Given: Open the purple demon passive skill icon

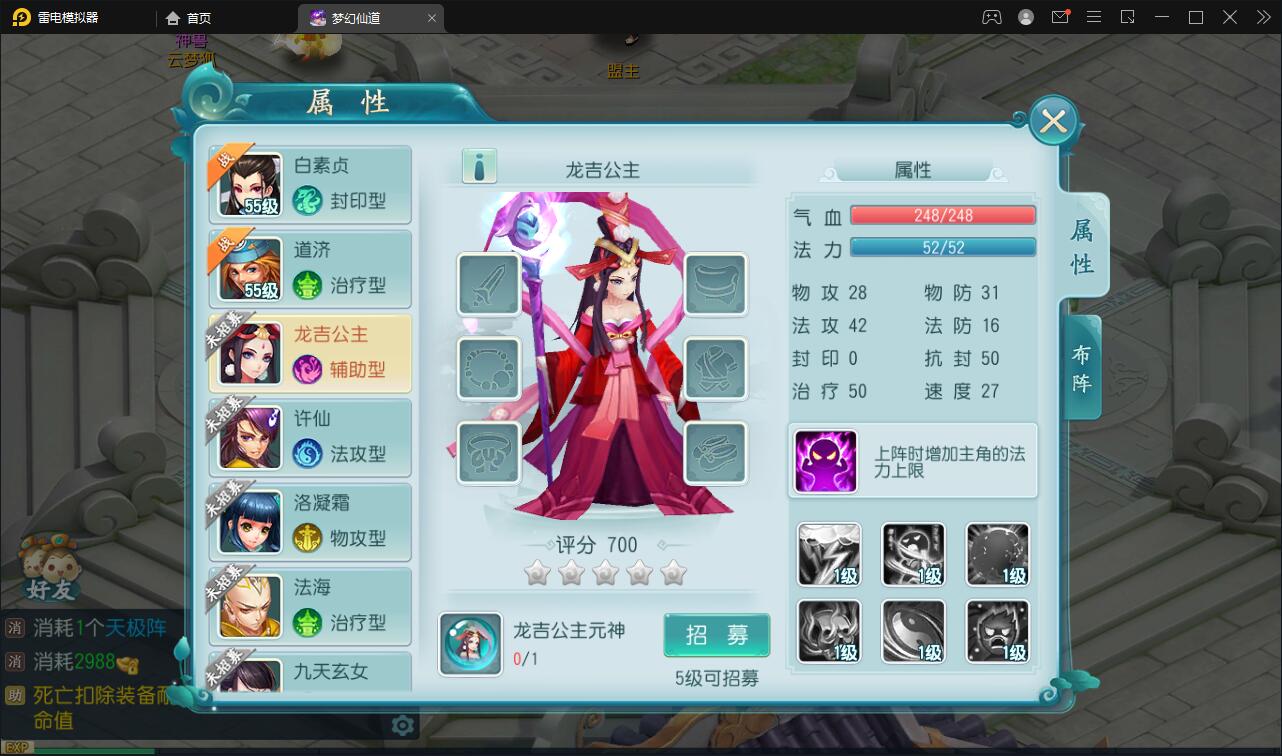Looking at the screenshot, I should 826,461.
